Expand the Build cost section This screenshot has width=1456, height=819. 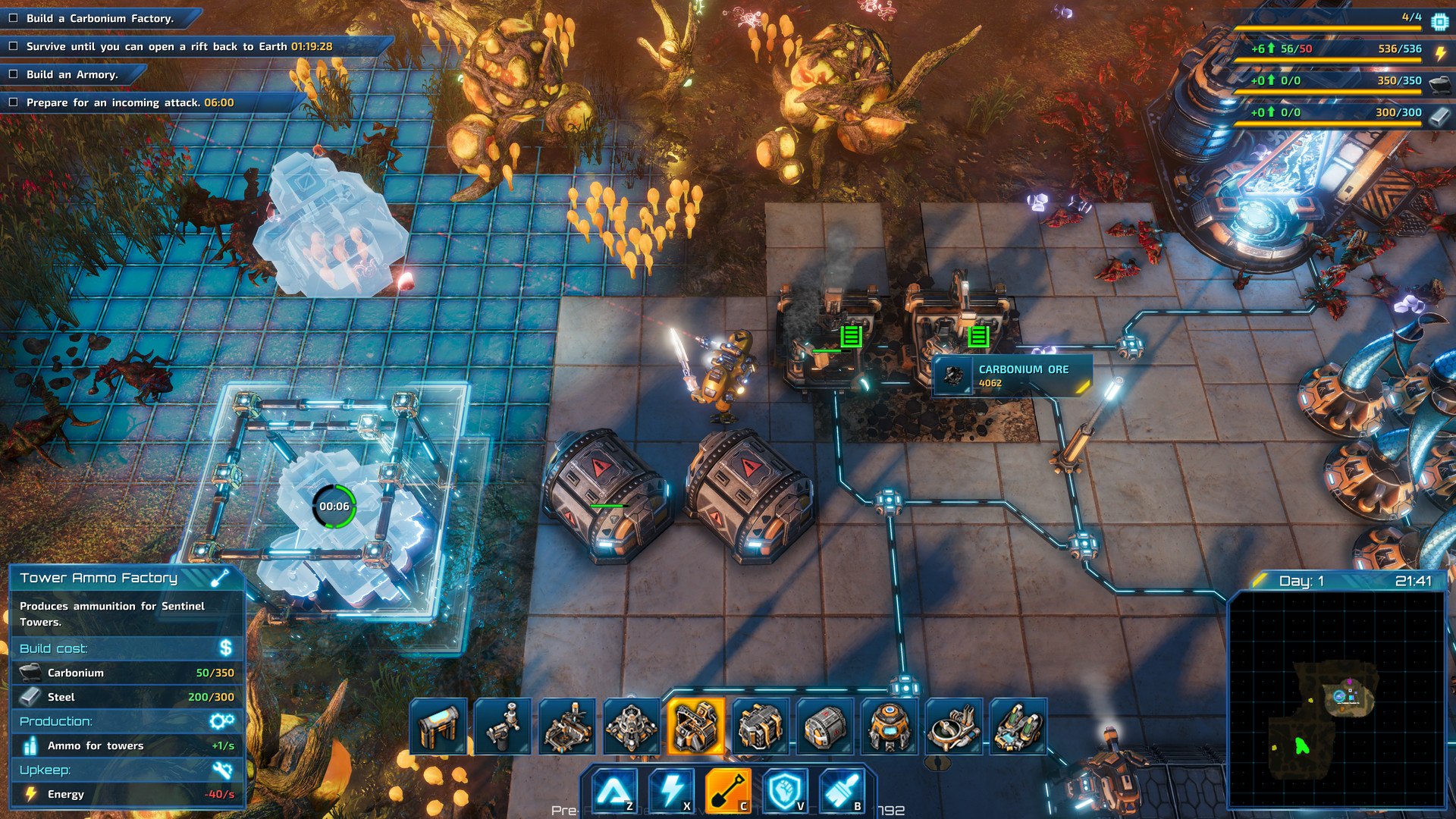tap(125, 648)
